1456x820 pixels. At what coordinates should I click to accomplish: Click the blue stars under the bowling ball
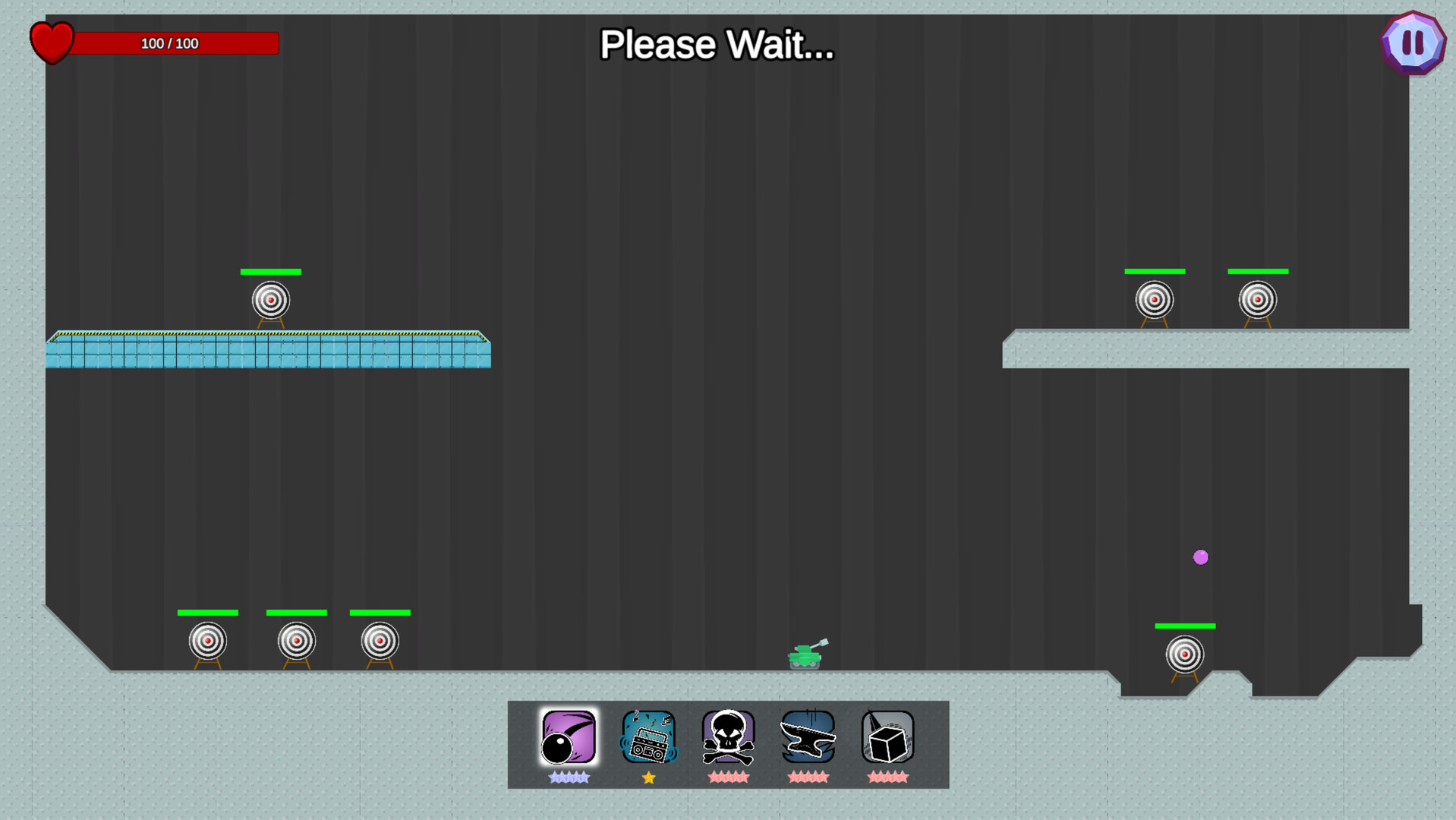[568, 777]
